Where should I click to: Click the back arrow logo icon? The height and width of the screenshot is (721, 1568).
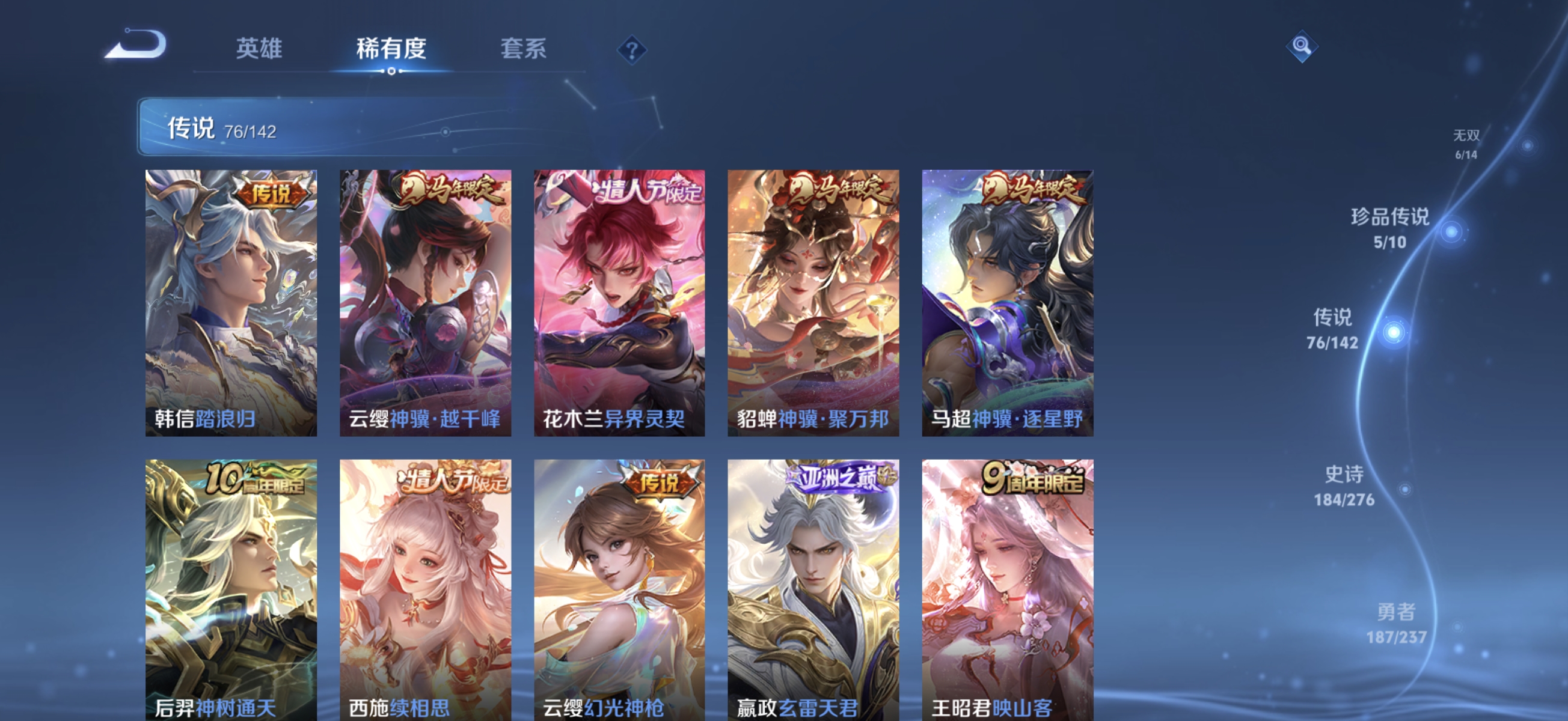click(x=135, y=49)
